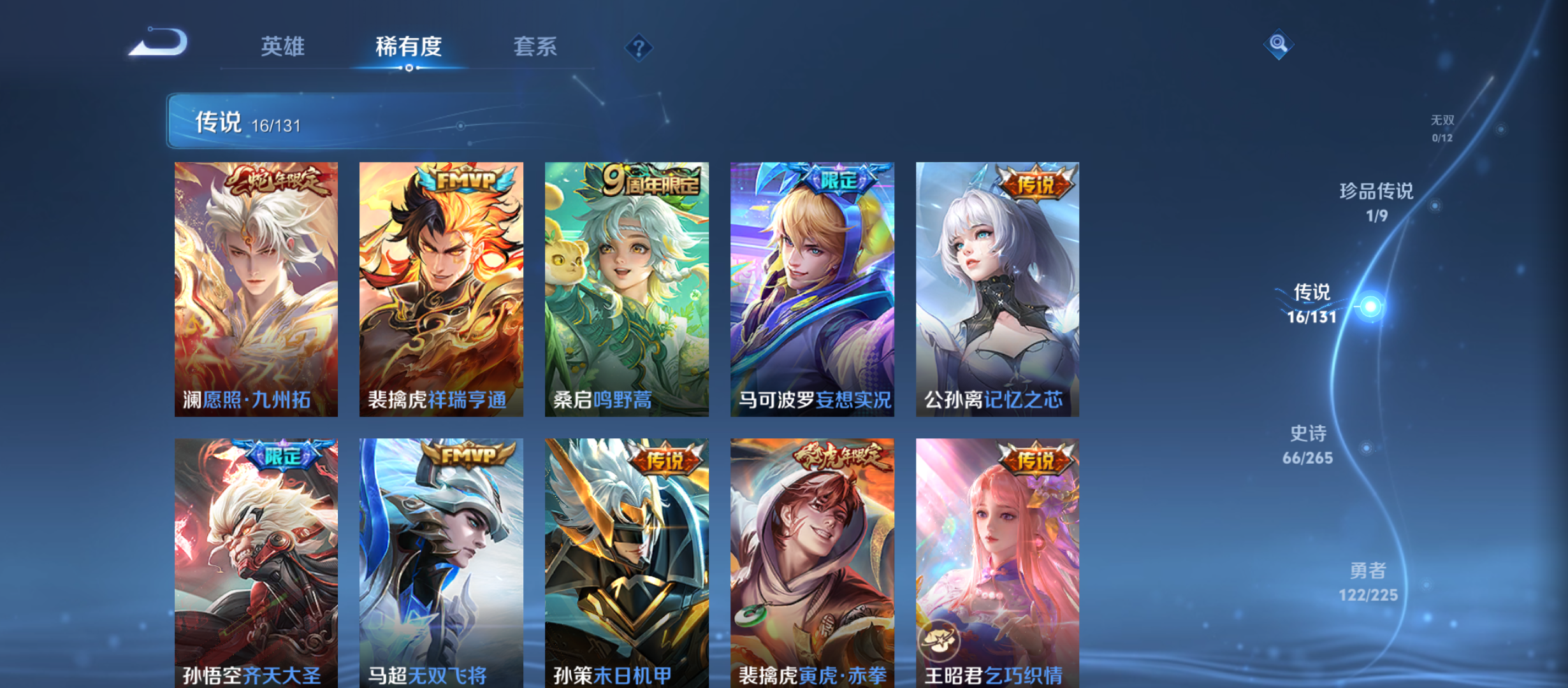Click the help question mark icon

coord(639,48)
